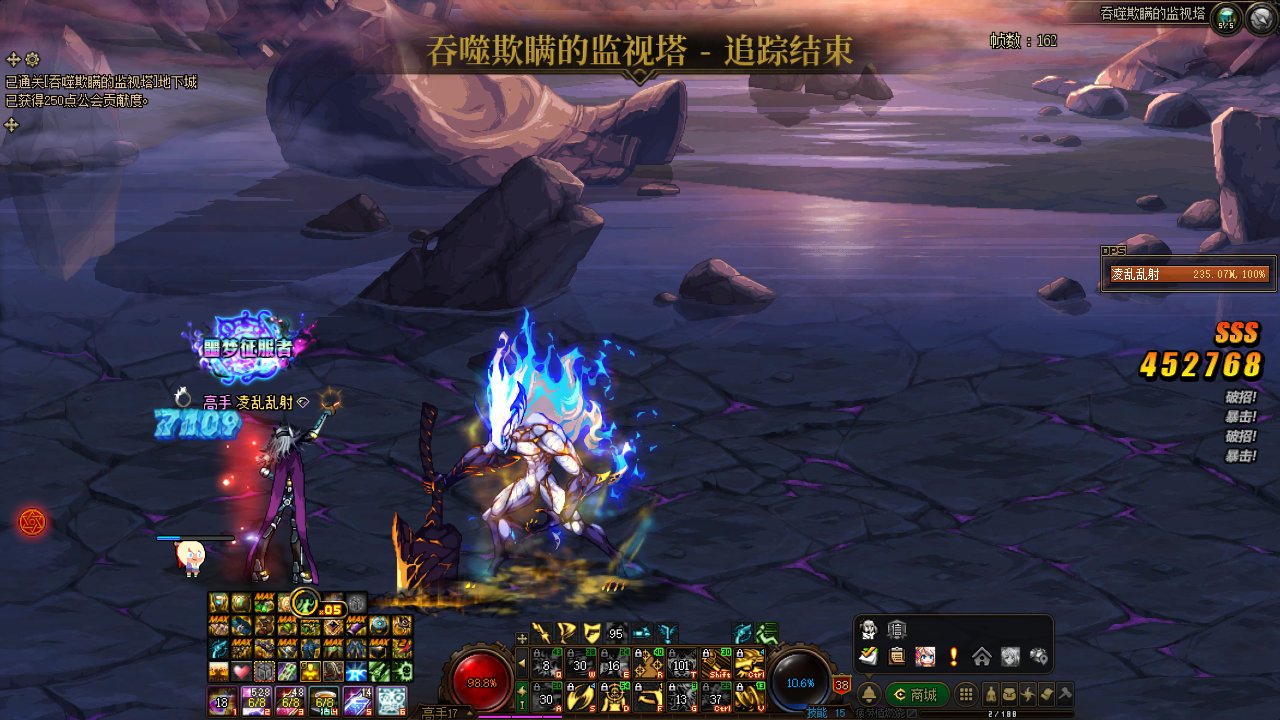Screen dimensions: 1280x720
Task: Click the red exclamation mark icon
Action: pyautogui.click(x=953, y=657)
